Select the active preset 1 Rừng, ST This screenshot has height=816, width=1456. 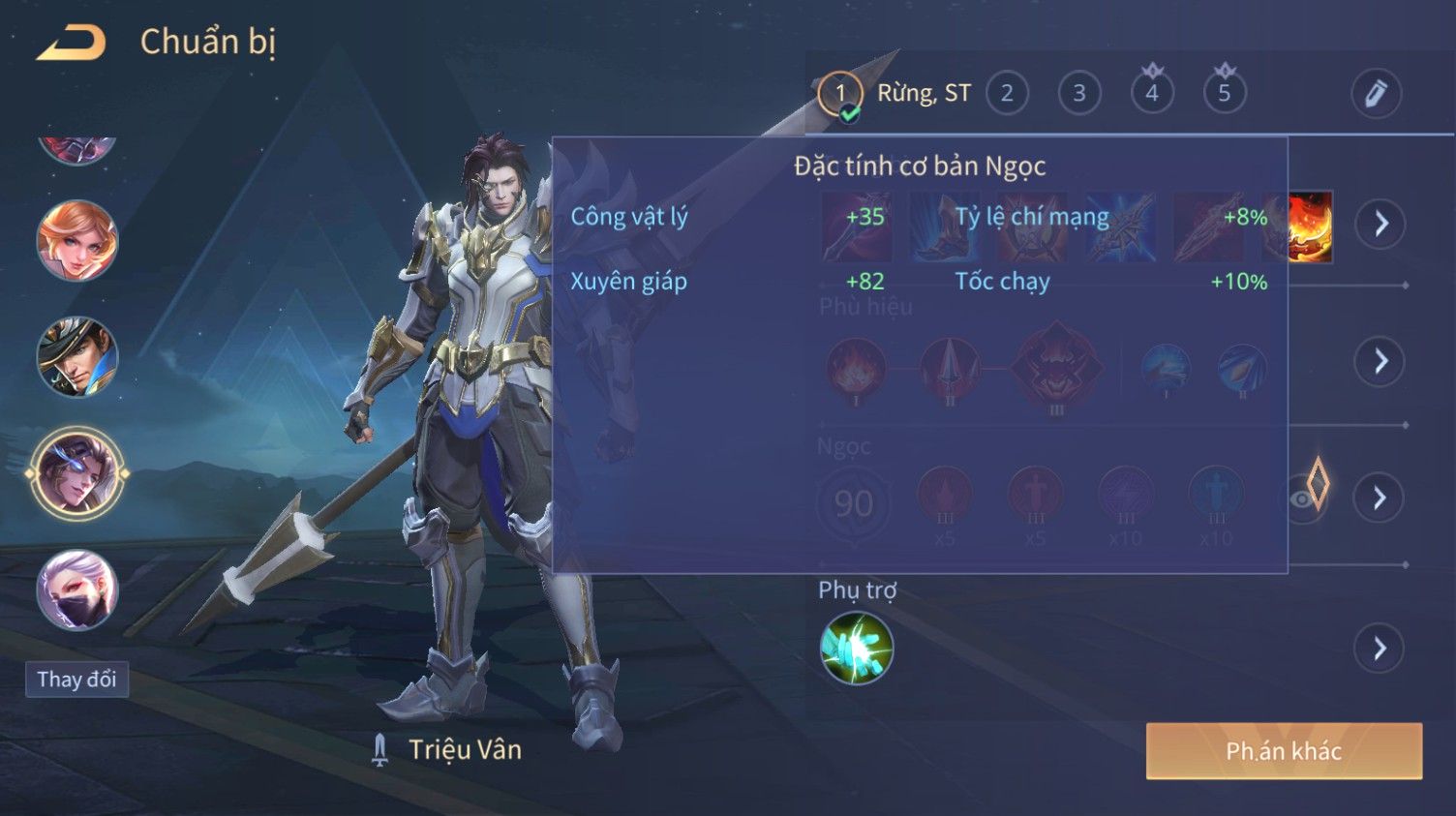[840, 94]
